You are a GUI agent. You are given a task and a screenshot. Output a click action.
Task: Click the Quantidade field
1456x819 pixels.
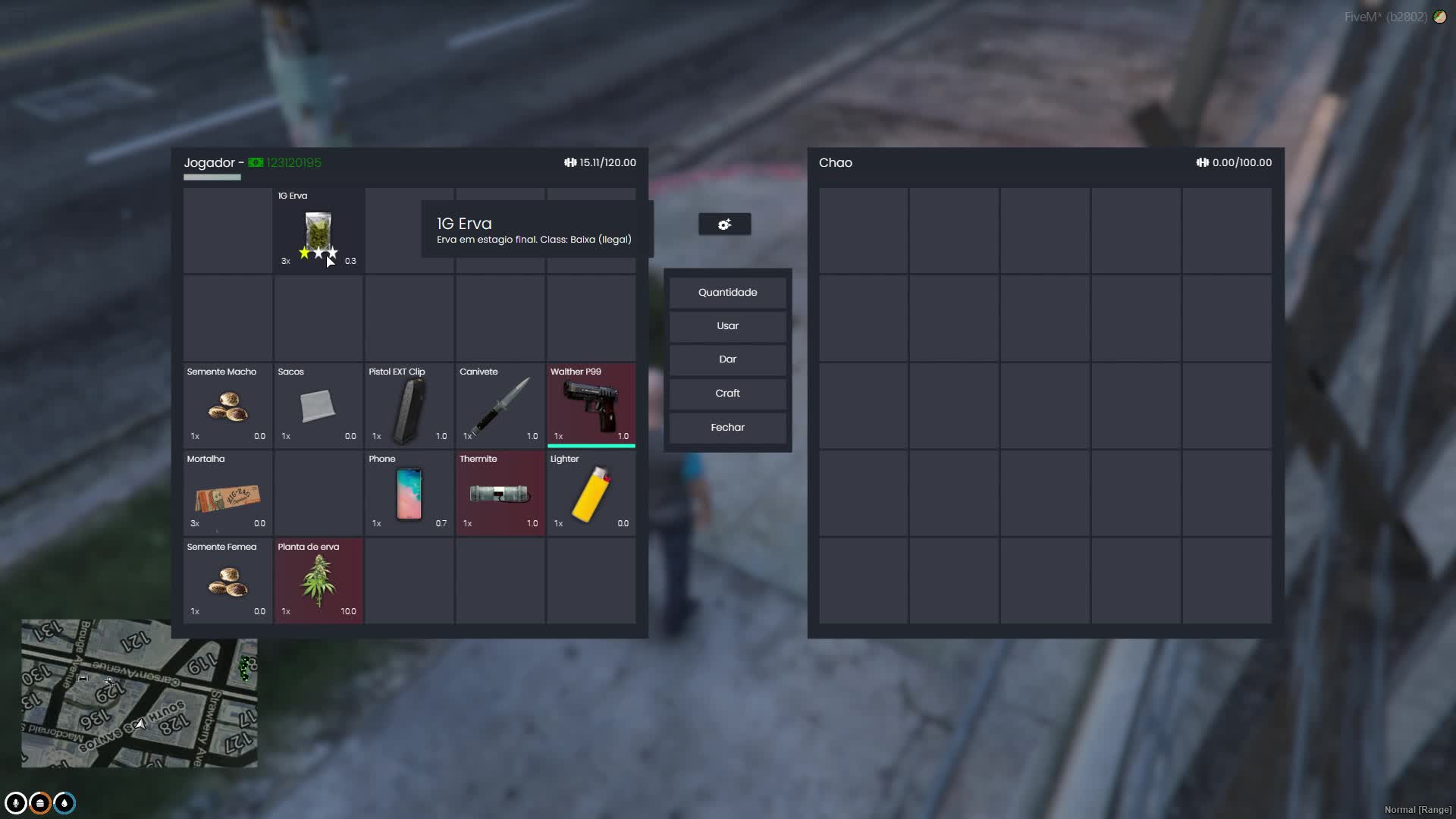pos(727,293)
